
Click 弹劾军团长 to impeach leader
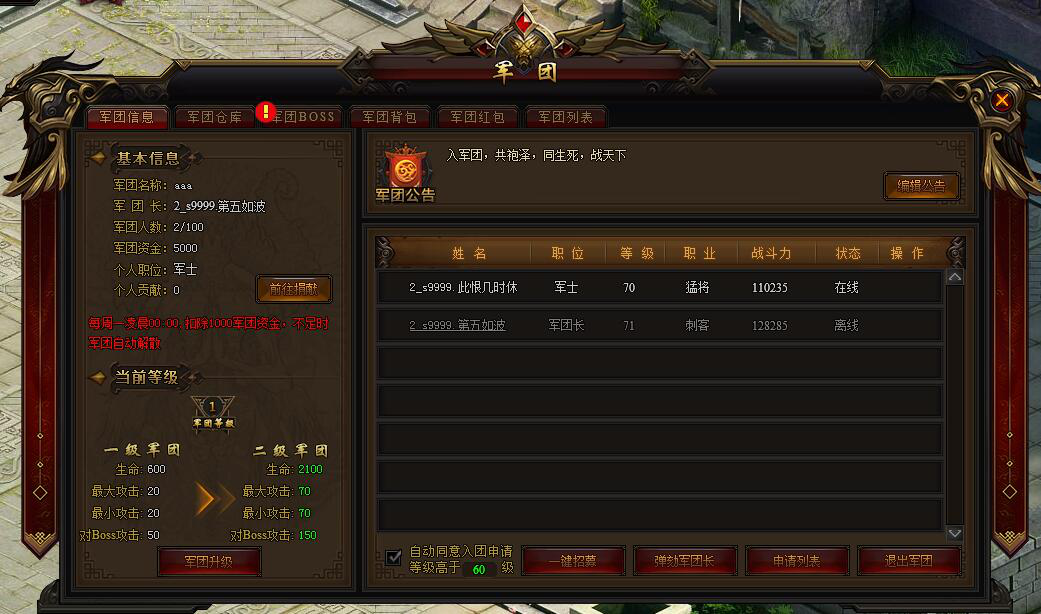click(685, 561)
